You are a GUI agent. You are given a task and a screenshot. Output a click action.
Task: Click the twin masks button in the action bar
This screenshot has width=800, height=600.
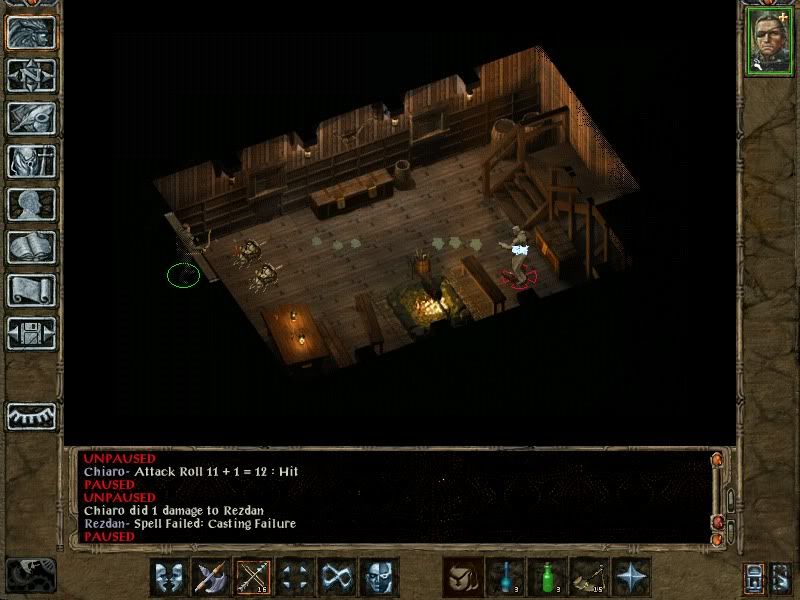pyautogui.click(x=169, y=577)
